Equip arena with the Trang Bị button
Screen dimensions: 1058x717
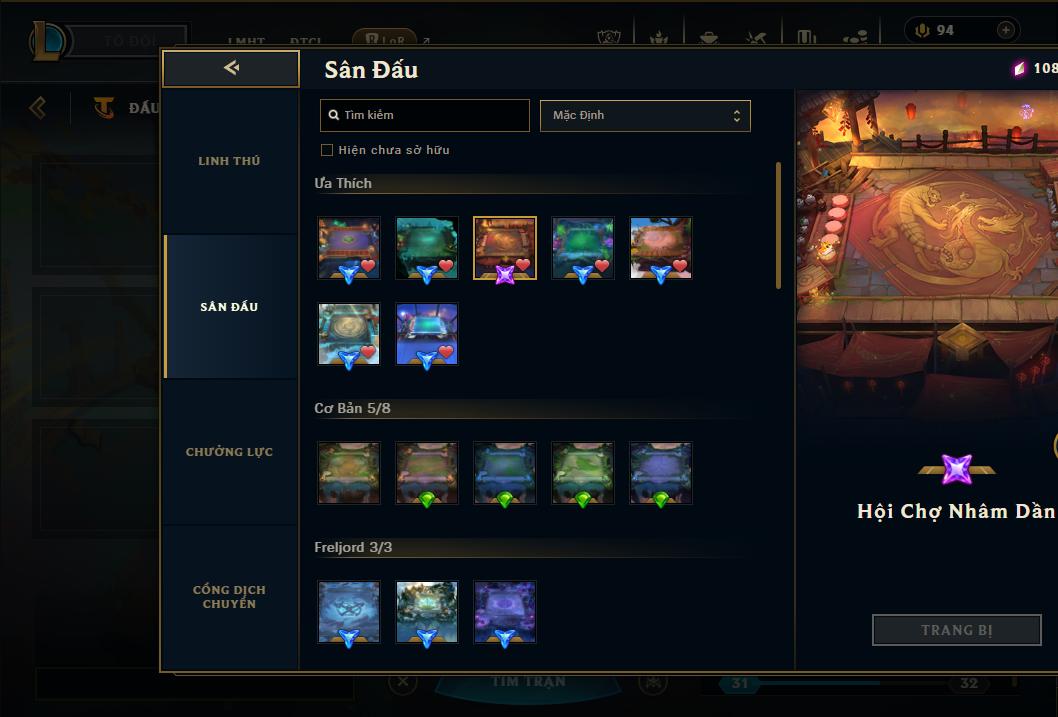coord(956,630)
